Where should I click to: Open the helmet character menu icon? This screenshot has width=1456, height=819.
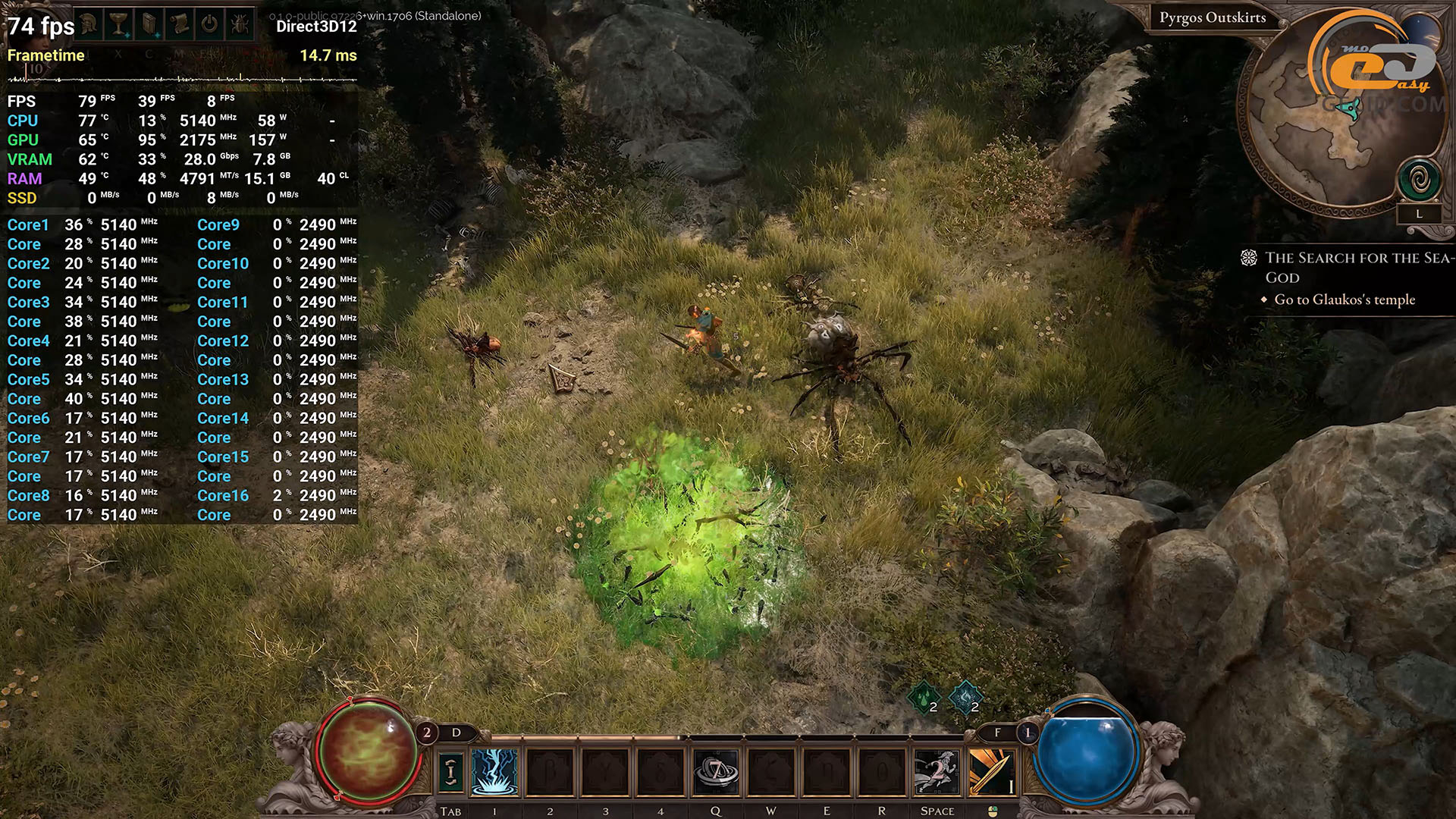point(89,24)
